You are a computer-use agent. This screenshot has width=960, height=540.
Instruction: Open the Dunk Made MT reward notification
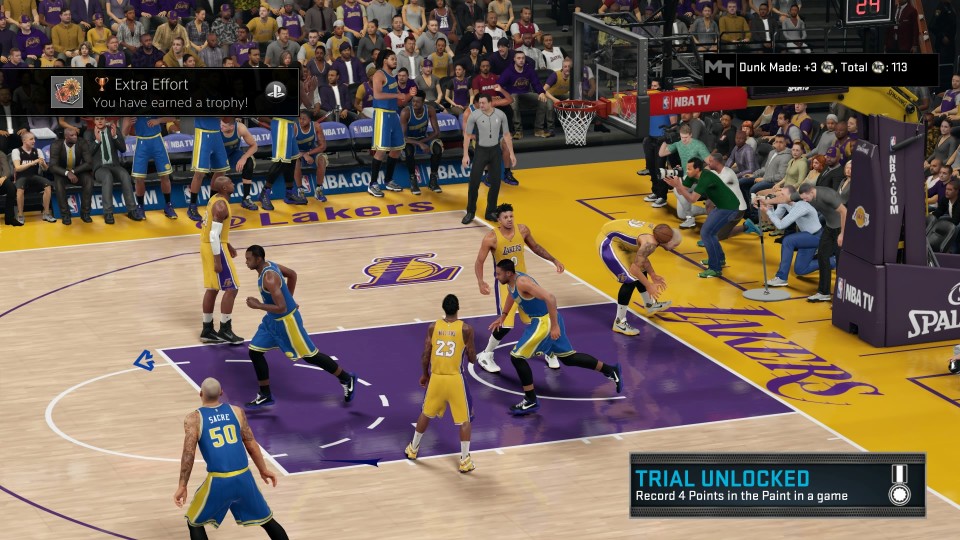tap(820, 68)
